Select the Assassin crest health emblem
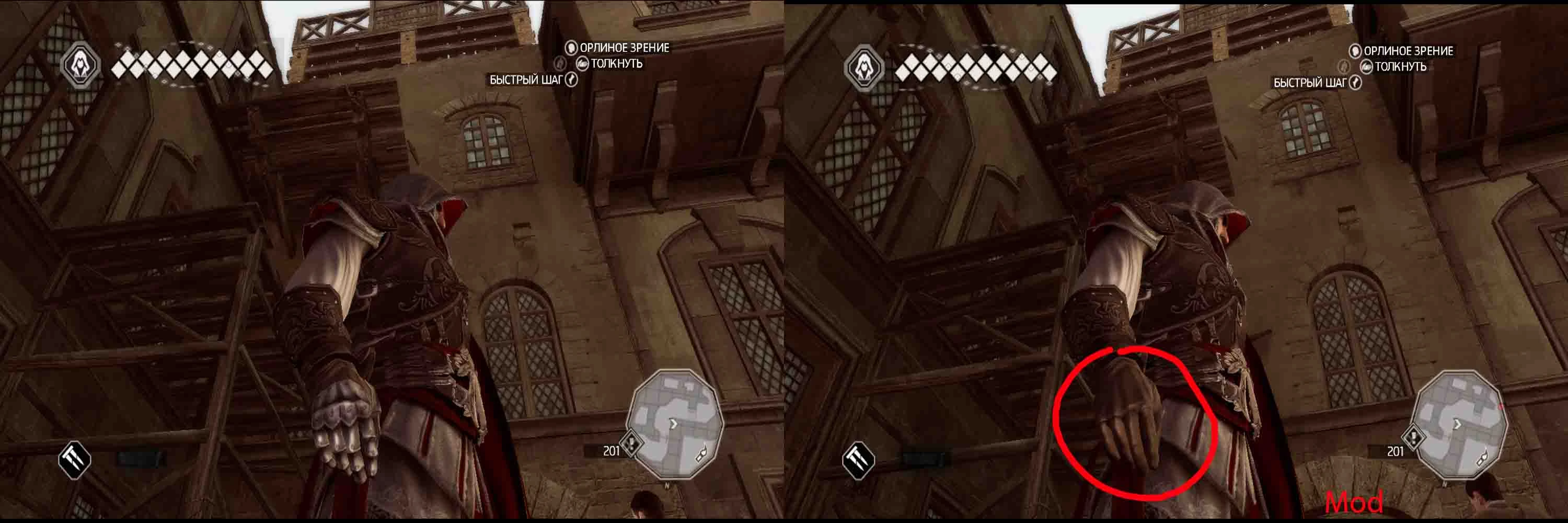The height and width of the screenshot is (523, 1568). 82,64
